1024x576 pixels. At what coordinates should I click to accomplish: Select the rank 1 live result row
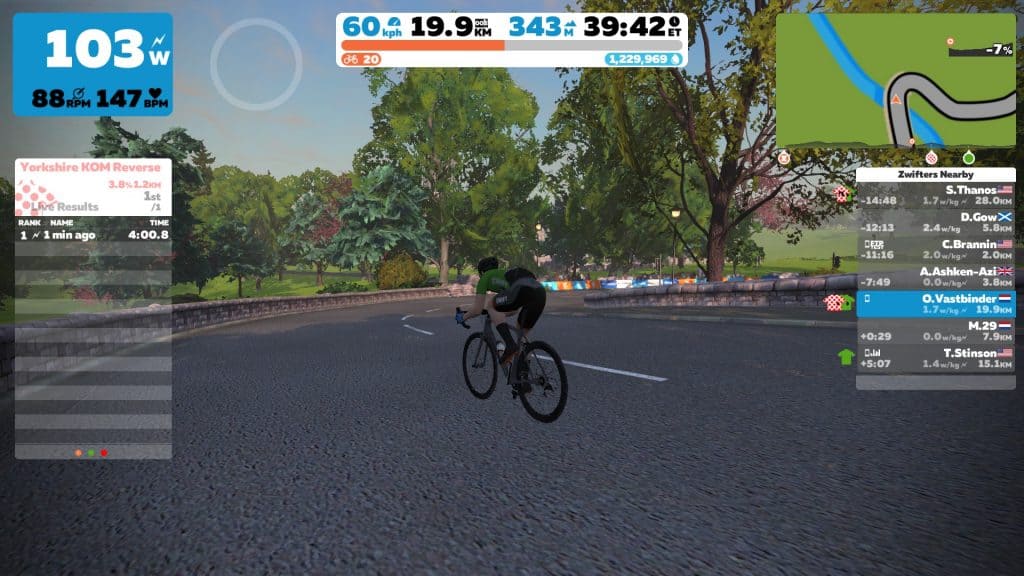tap(93, 235)
